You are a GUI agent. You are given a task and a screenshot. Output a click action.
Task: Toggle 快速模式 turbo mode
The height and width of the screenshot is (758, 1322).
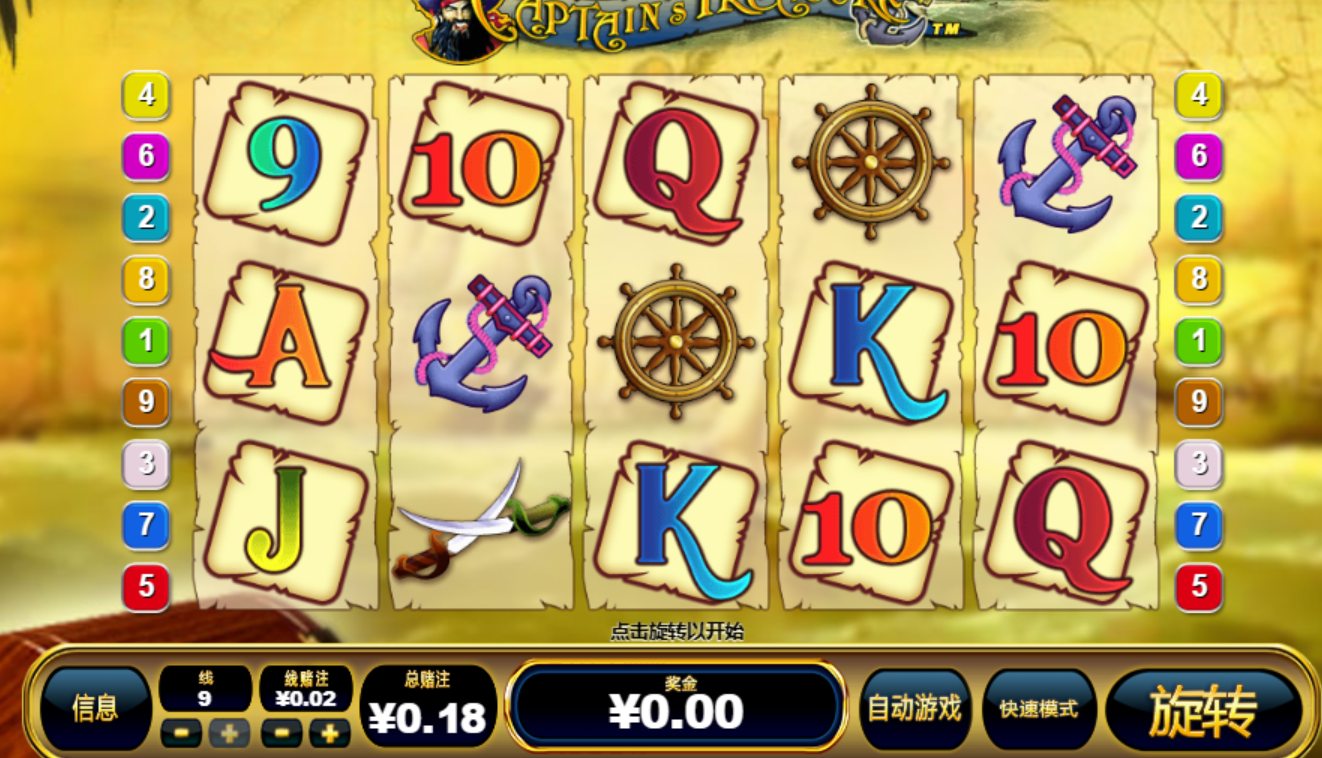pyautogui.click(x=1039, y=709)
